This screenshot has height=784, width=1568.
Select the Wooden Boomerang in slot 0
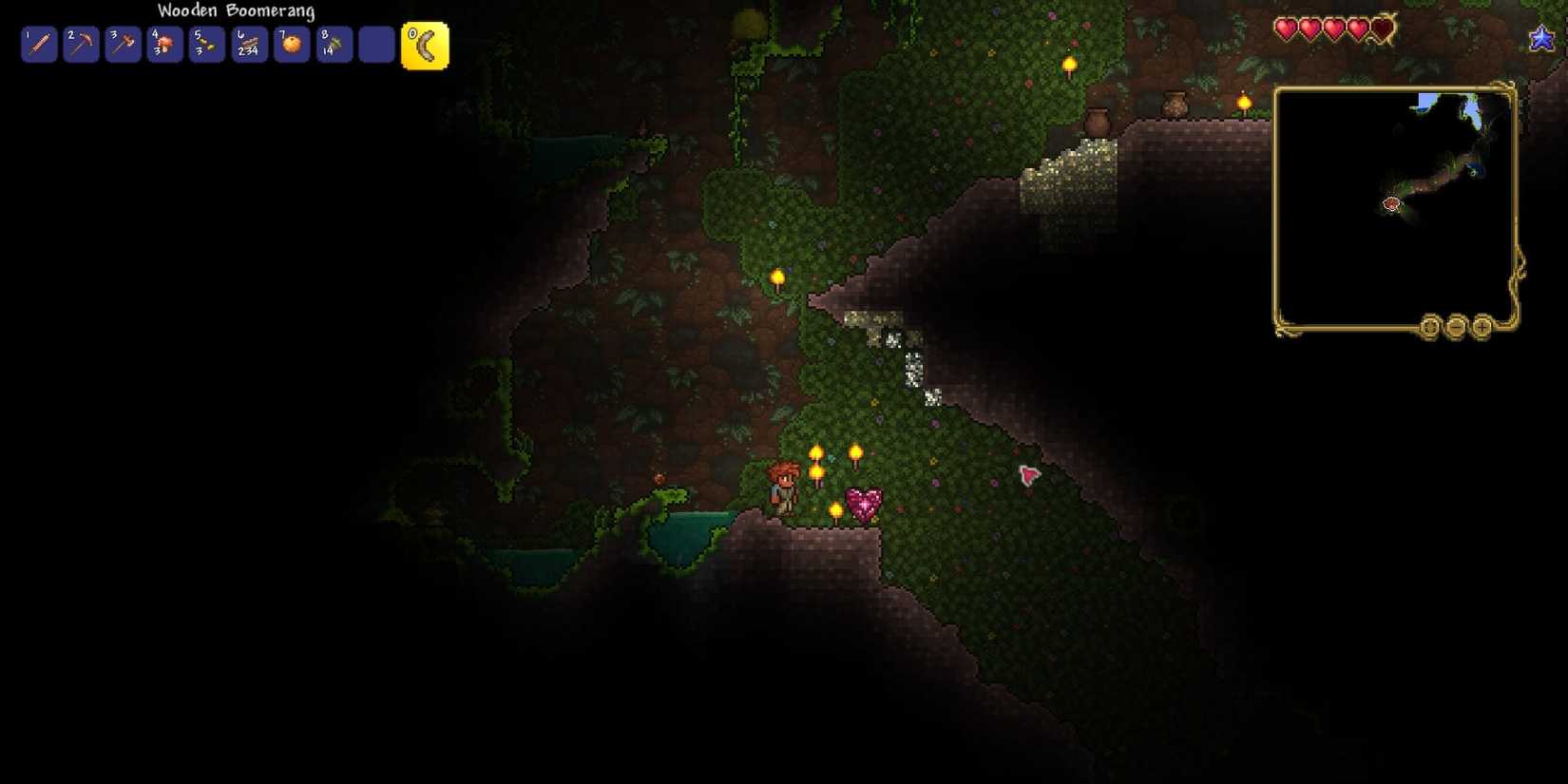point(425,44)
